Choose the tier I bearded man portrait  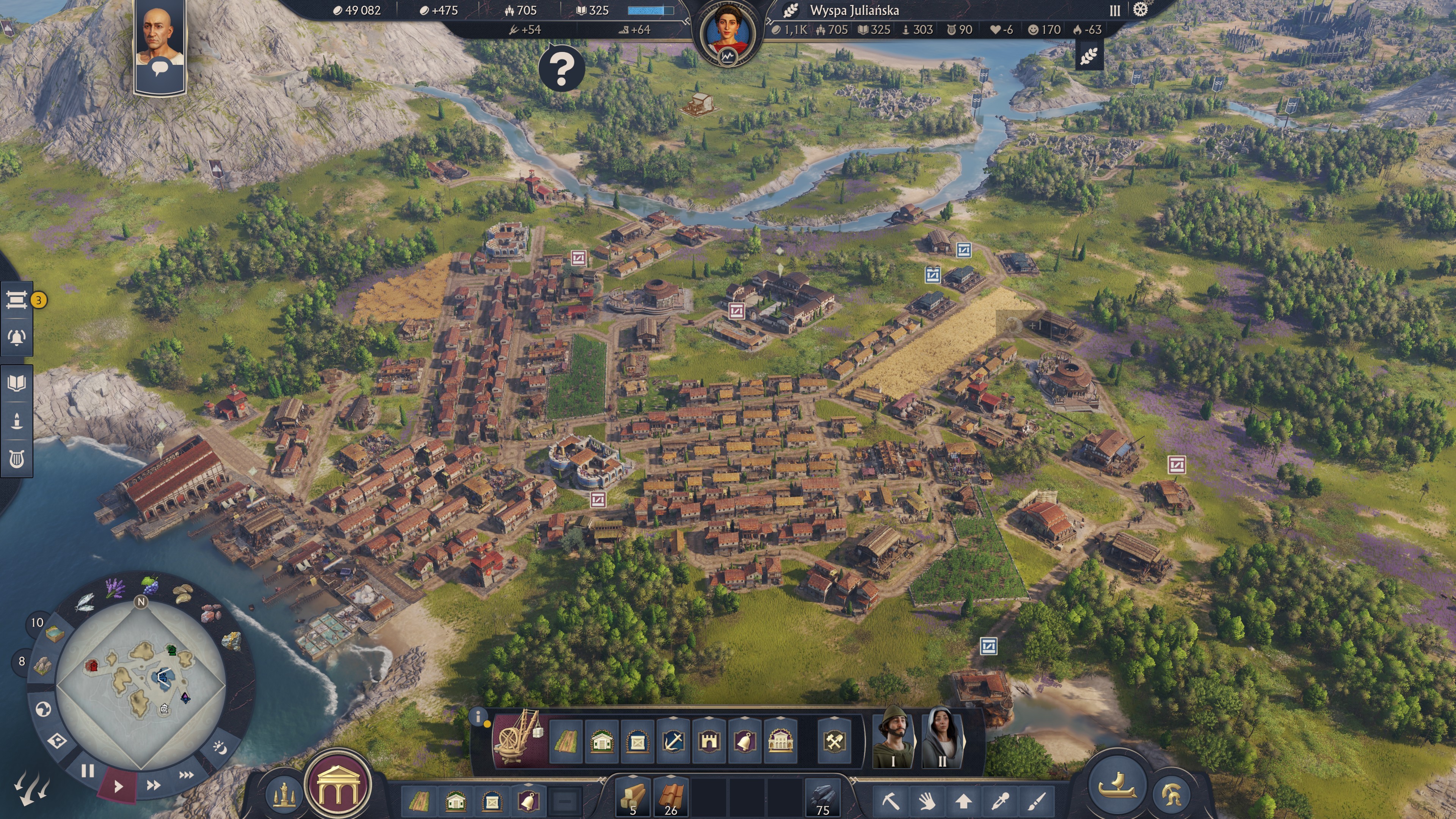[893, 737]
